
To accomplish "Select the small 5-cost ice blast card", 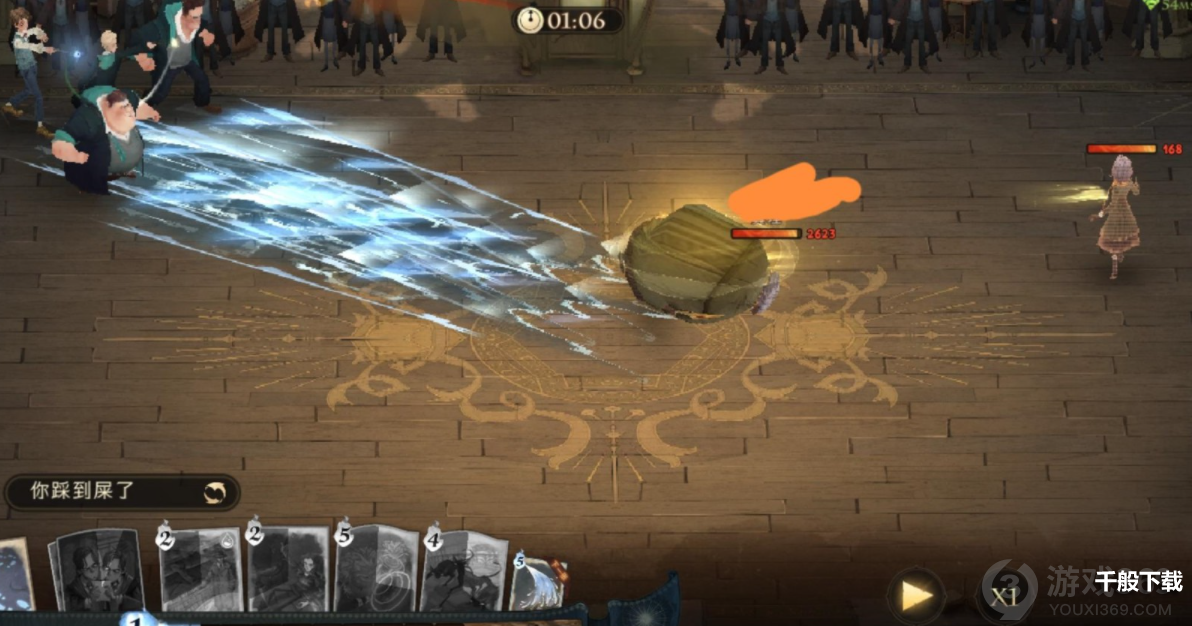I will click(538, 584).
